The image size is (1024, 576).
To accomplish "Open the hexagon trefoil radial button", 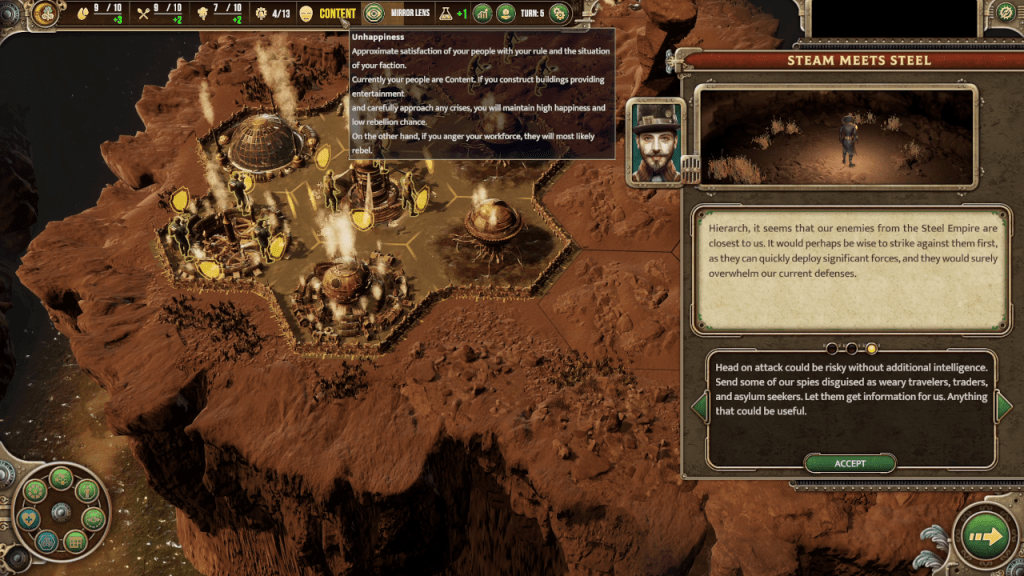I will 47,542.
